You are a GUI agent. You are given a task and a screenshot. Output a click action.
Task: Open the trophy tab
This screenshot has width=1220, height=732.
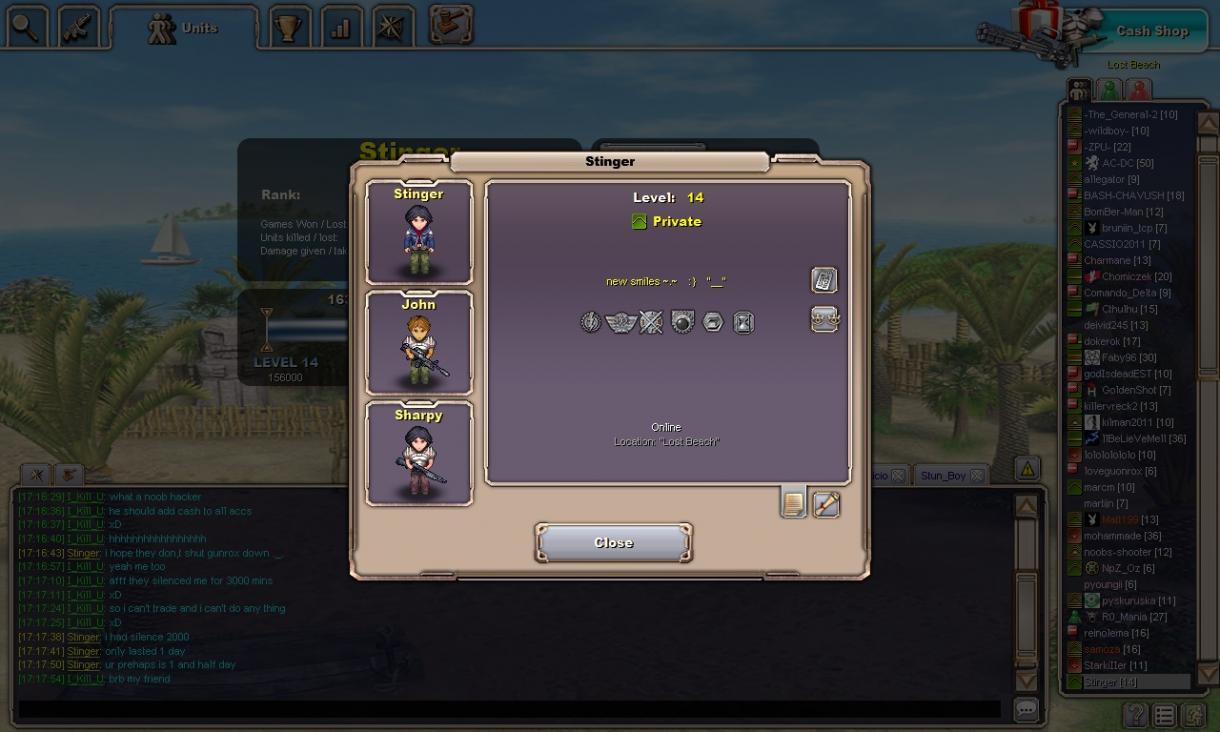tap(289, 28)
